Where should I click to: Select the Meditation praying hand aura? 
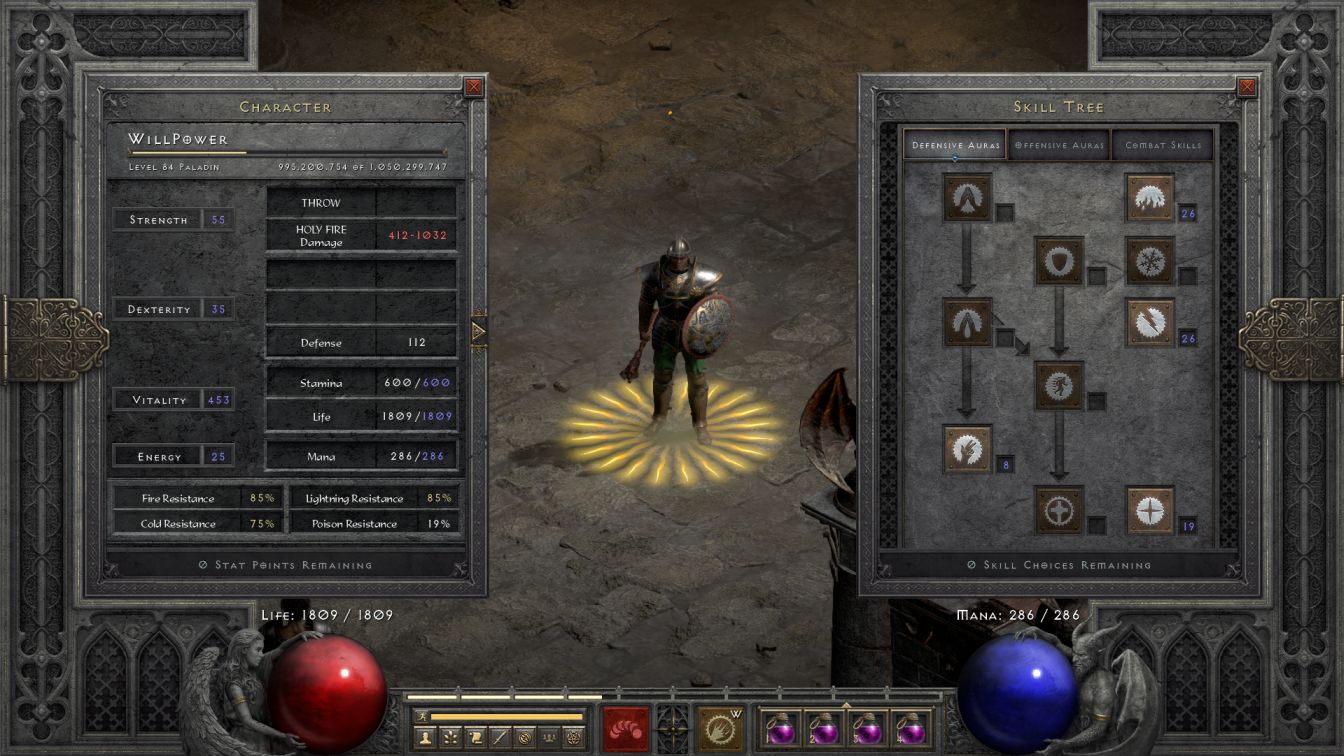click(x=967, y=448)
